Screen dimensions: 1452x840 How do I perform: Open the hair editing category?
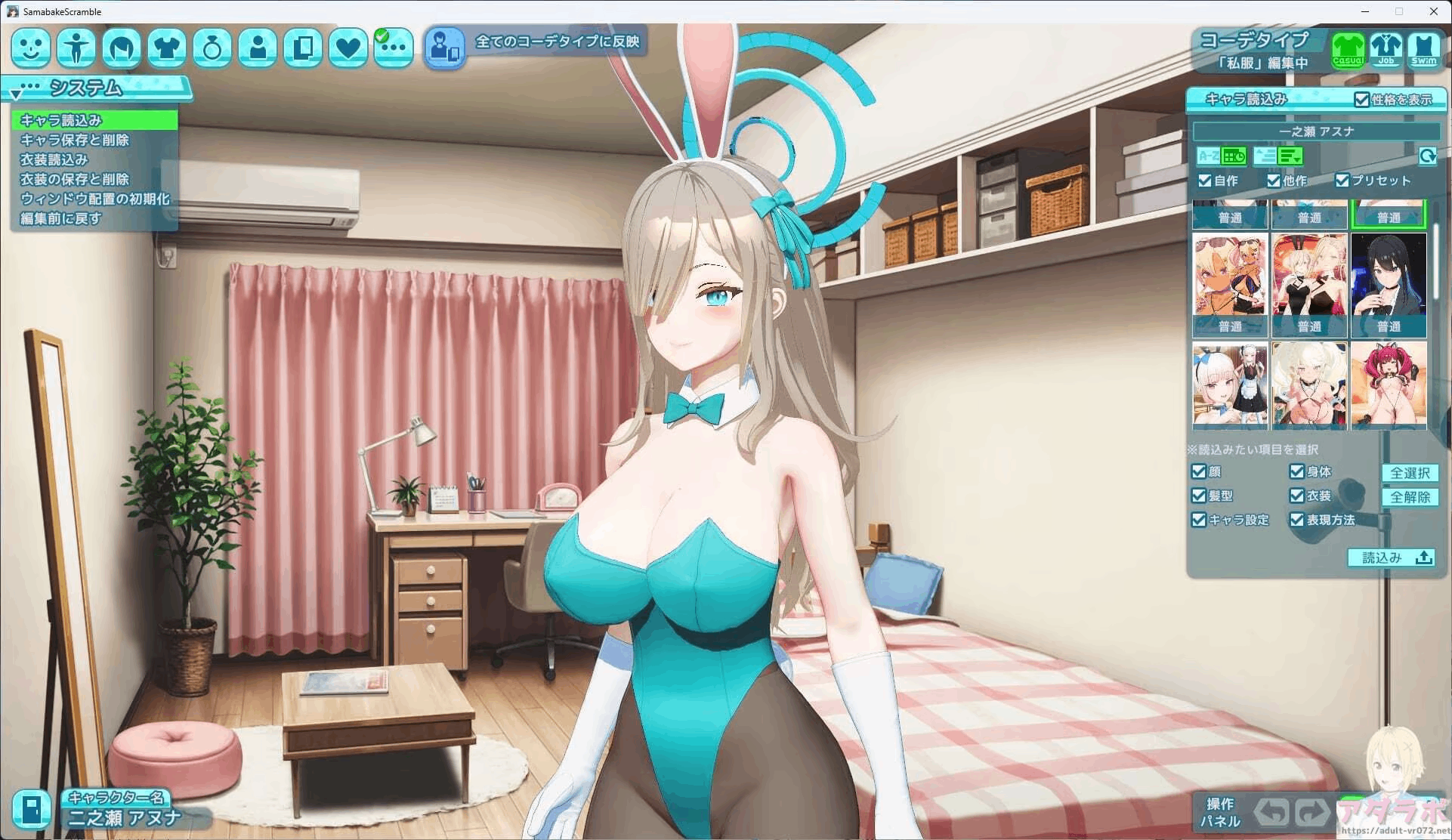pos(122,48)
